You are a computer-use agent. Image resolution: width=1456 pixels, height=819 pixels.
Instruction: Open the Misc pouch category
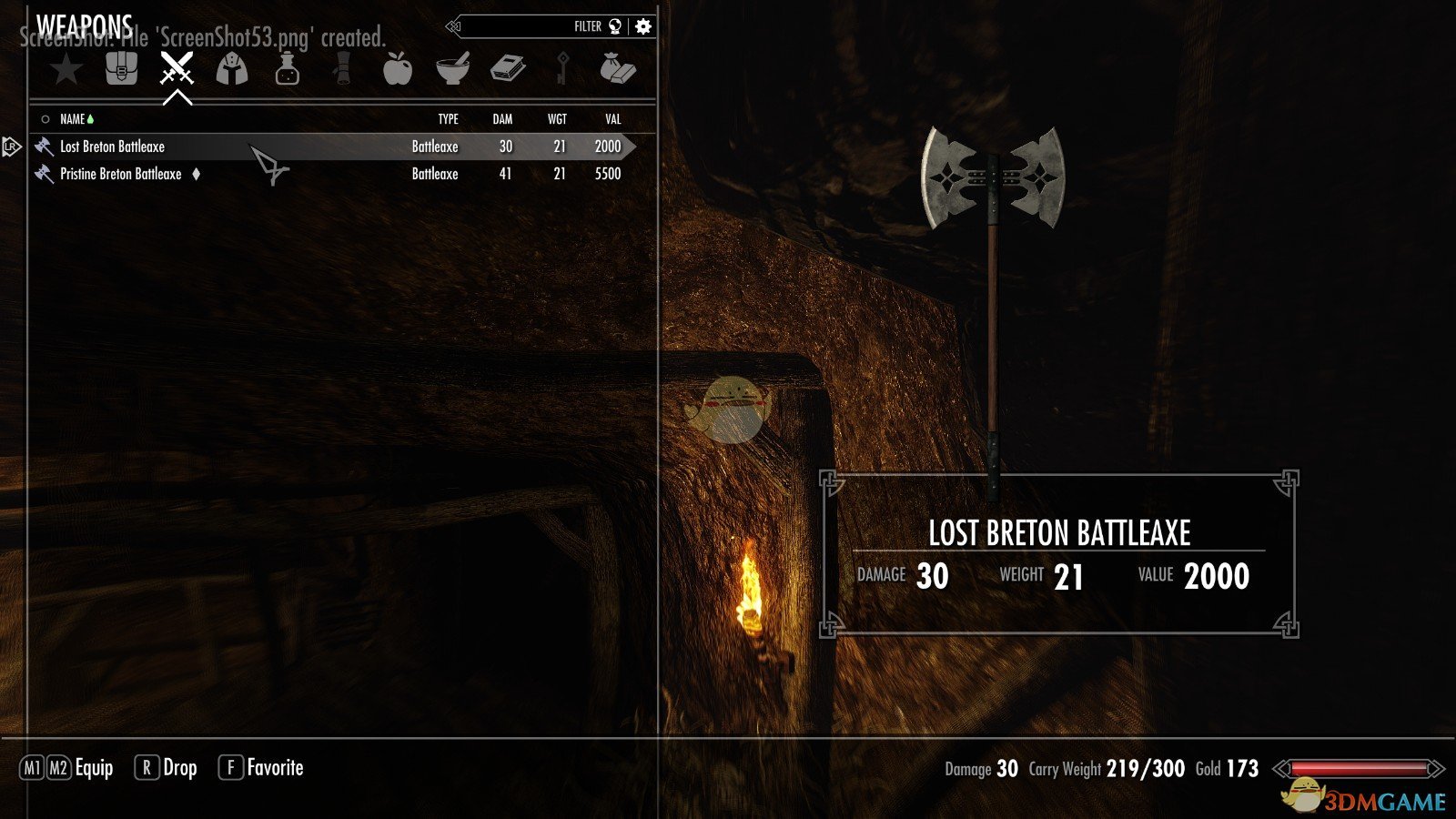(x=618, y=69)
